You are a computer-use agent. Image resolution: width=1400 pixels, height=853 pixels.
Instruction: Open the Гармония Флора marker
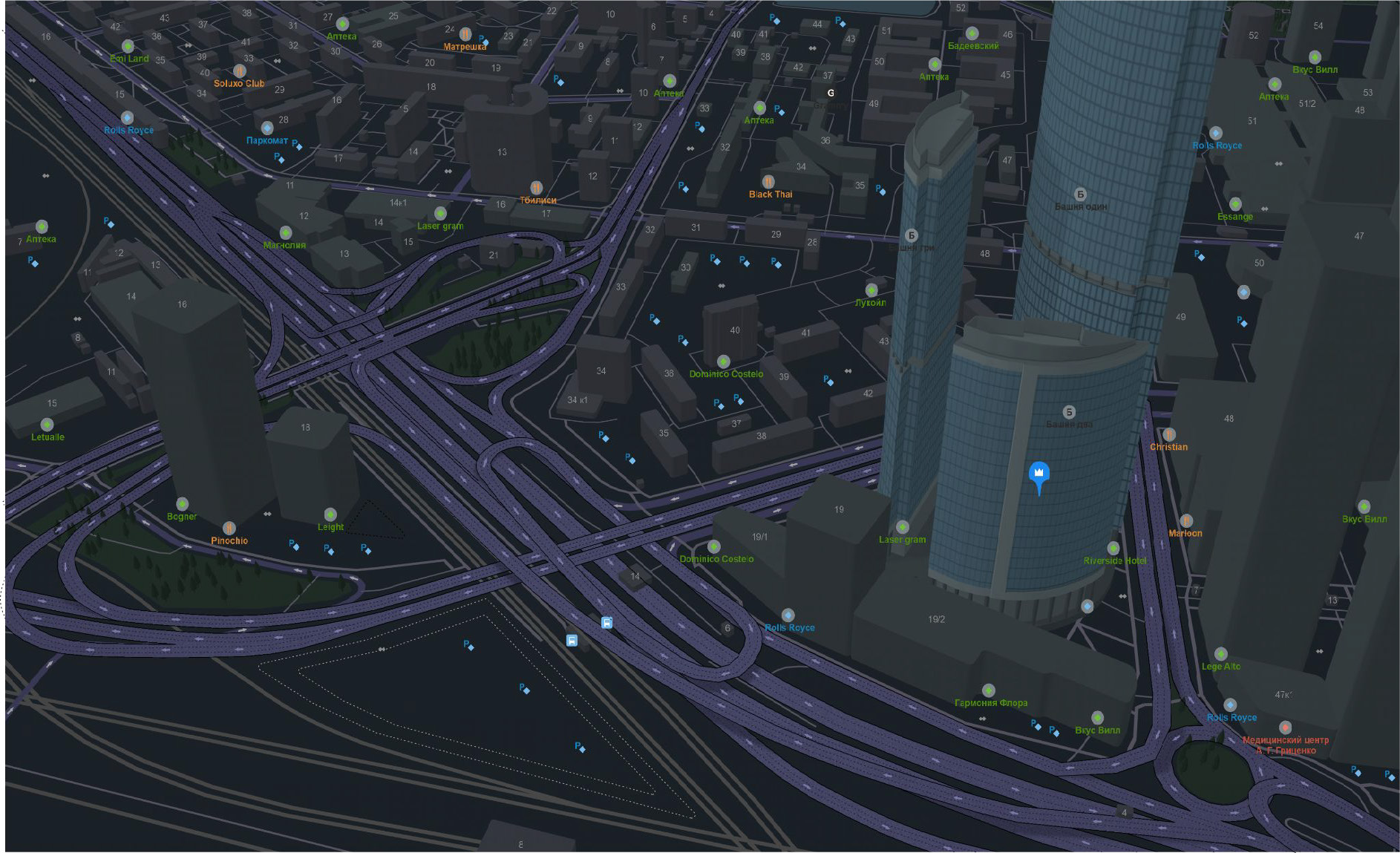(x=988, y=690)
